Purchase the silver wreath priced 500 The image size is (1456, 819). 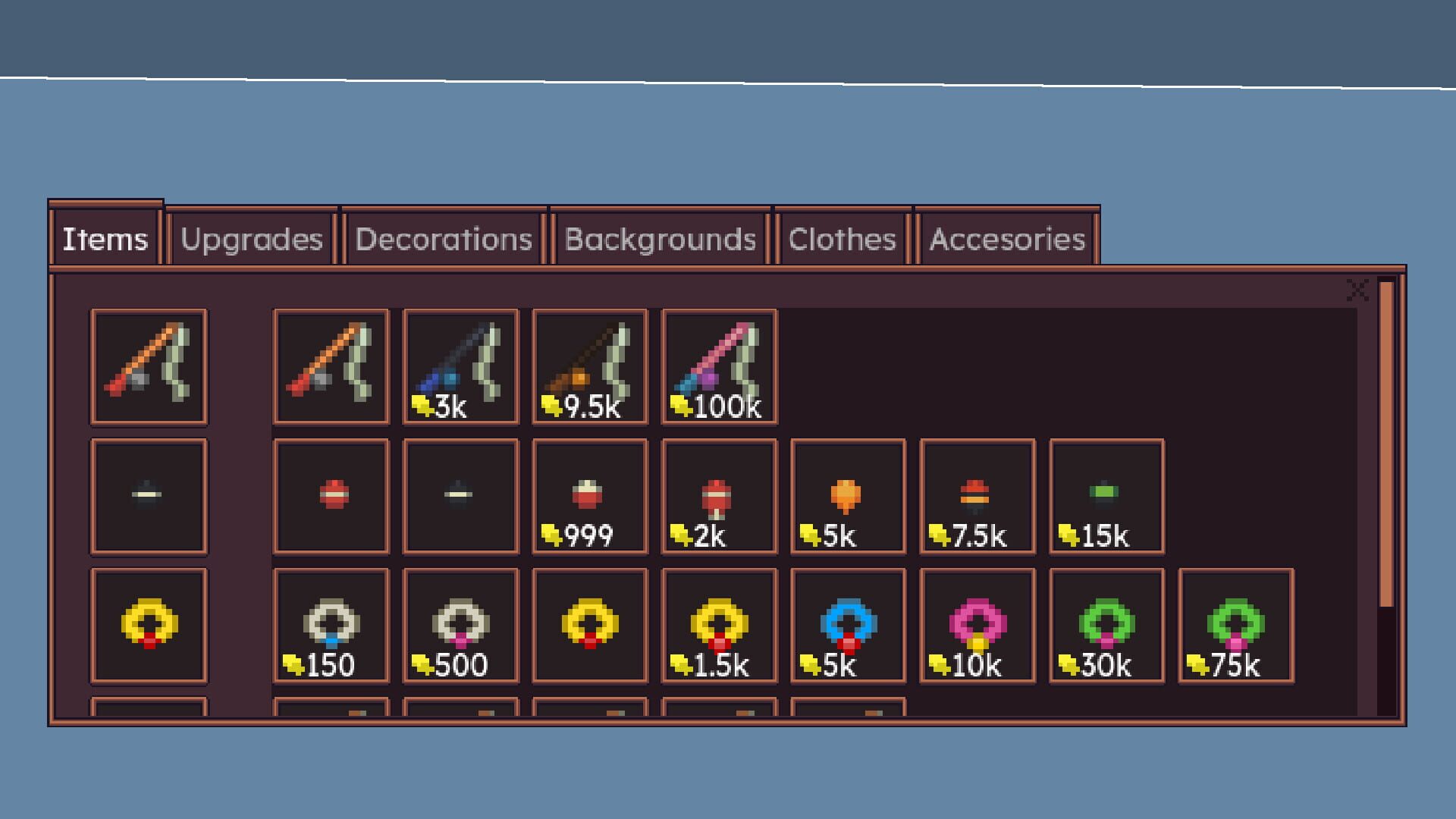[460, 626]
